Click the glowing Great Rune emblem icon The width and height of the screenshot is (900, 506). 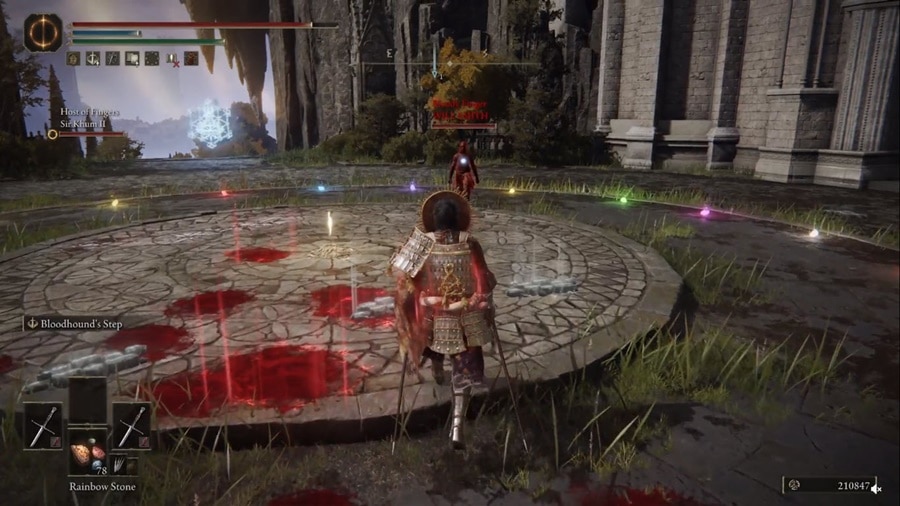[x=43, y=33]
